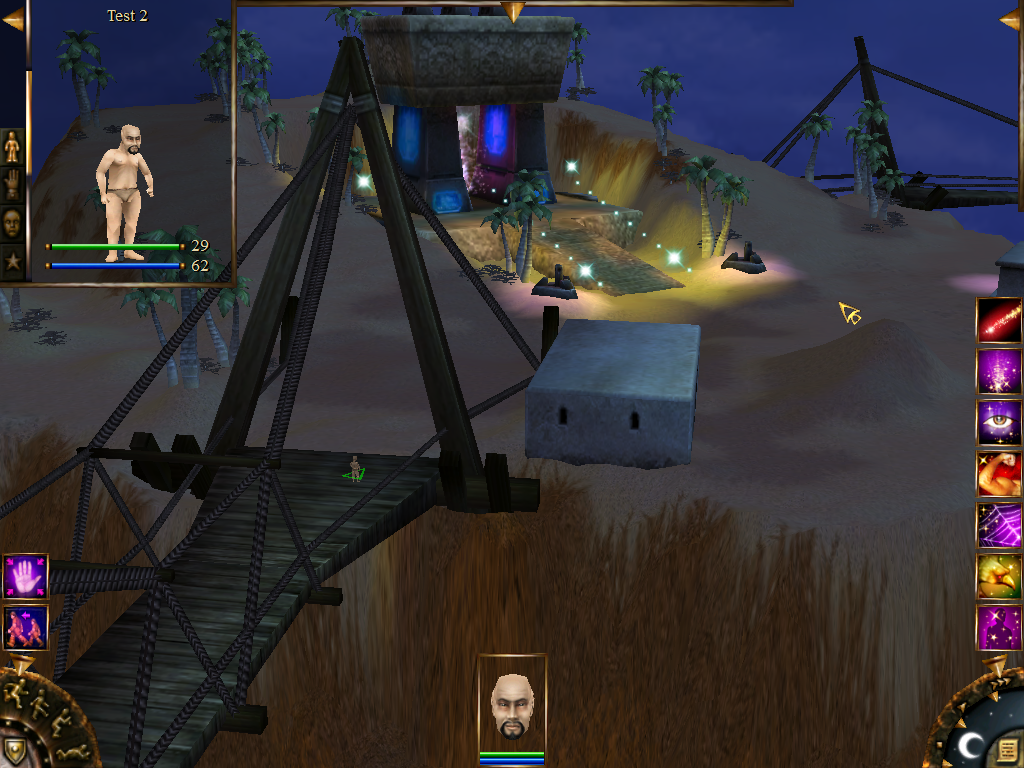
Task: Switch to the hand tab
Action: tap(12, 185)
